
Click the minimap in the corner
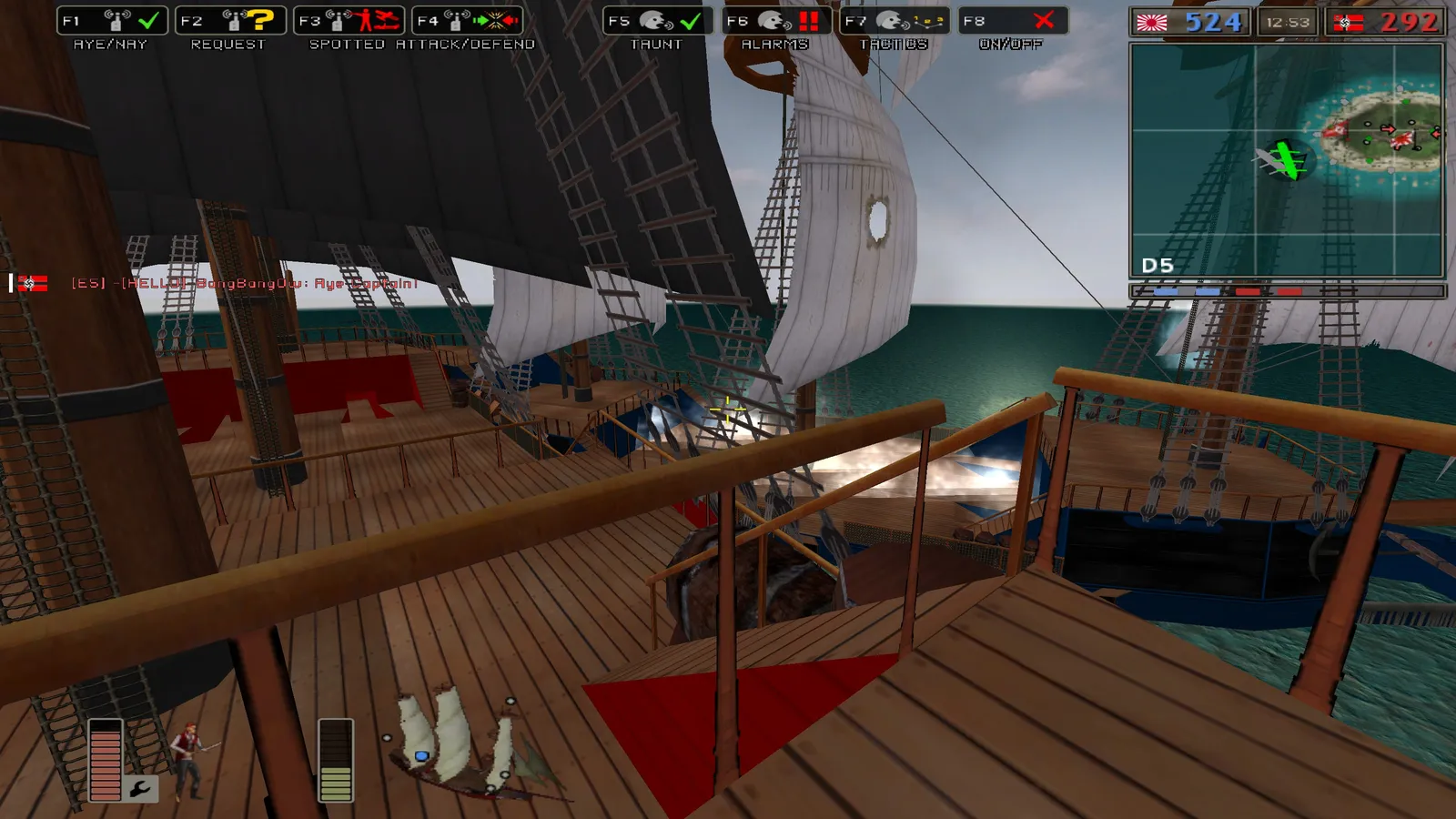point(1287,159)
